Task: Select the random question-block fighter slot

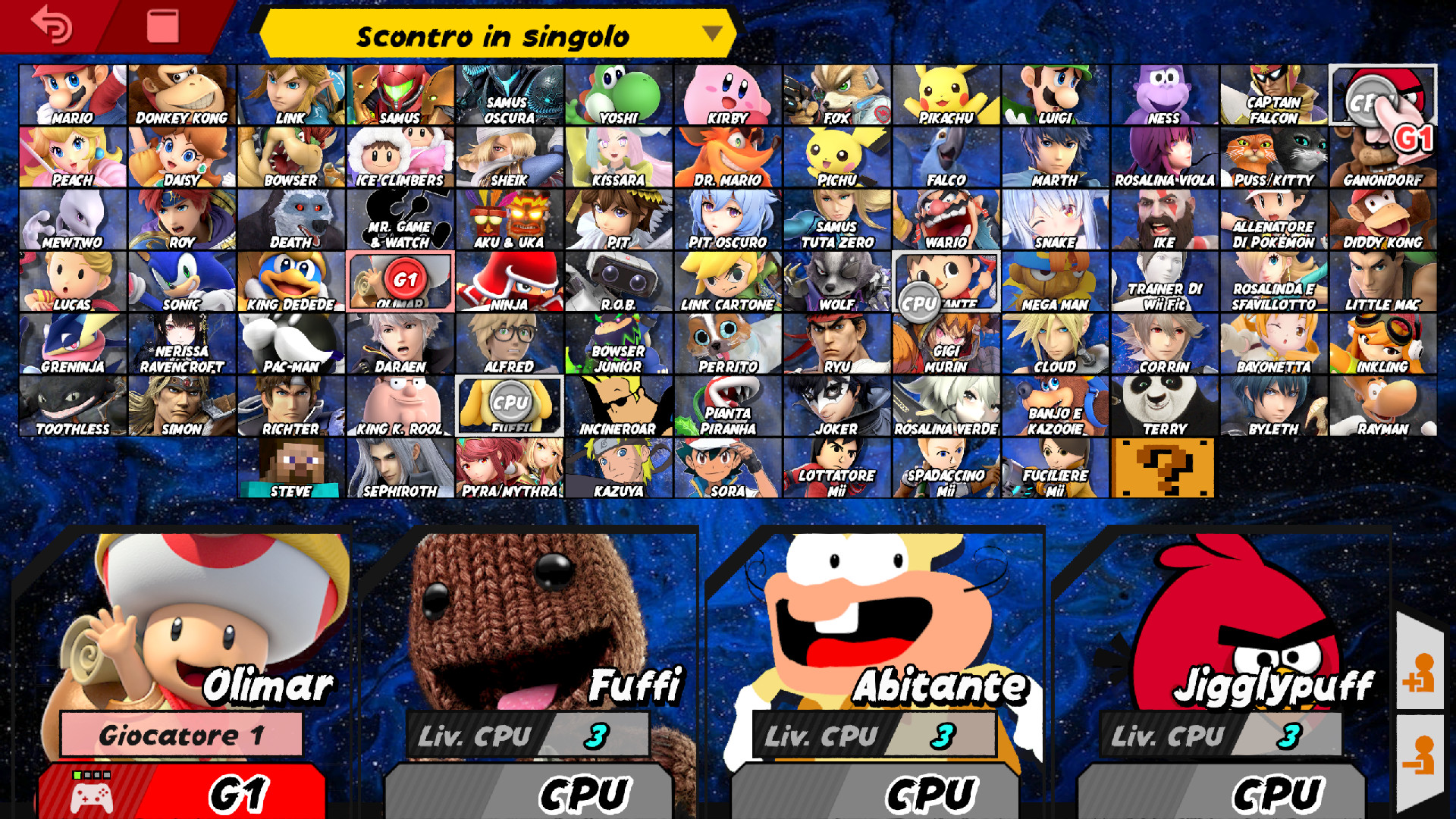Action: 1164,466
